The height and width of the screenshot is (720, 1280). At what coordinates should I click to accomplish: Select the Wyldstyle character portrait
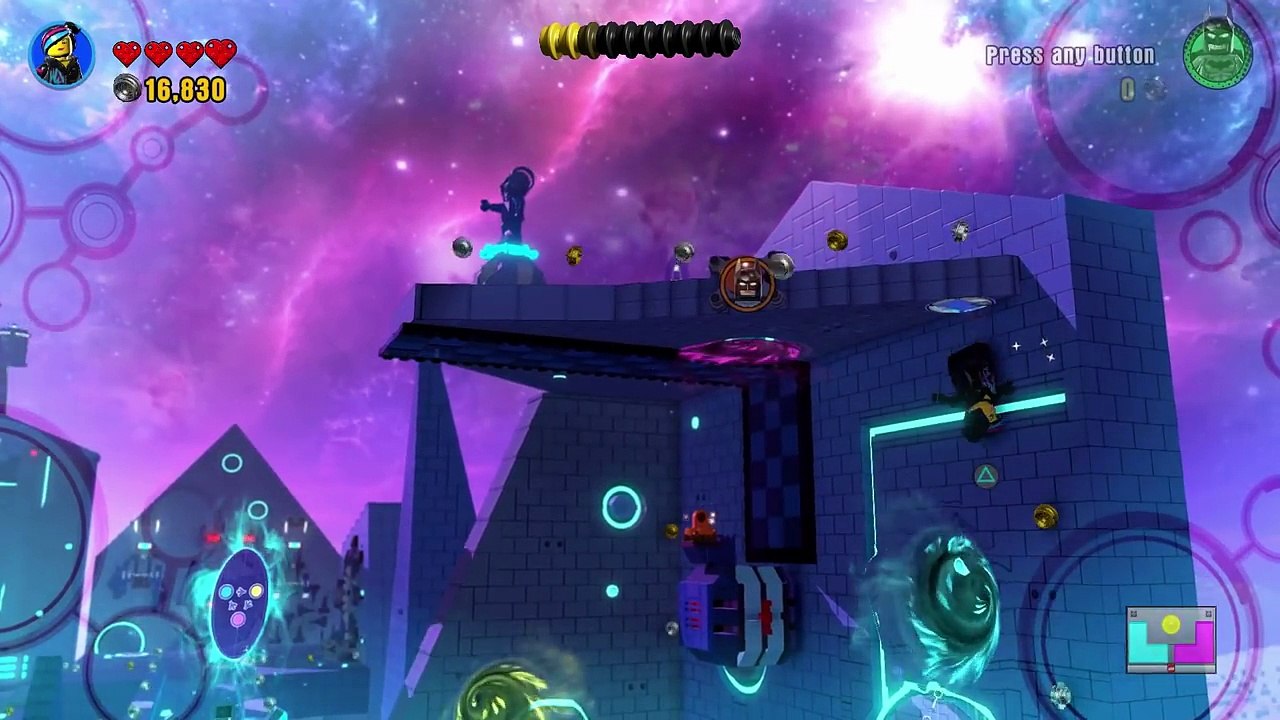(x=62, y=56)
